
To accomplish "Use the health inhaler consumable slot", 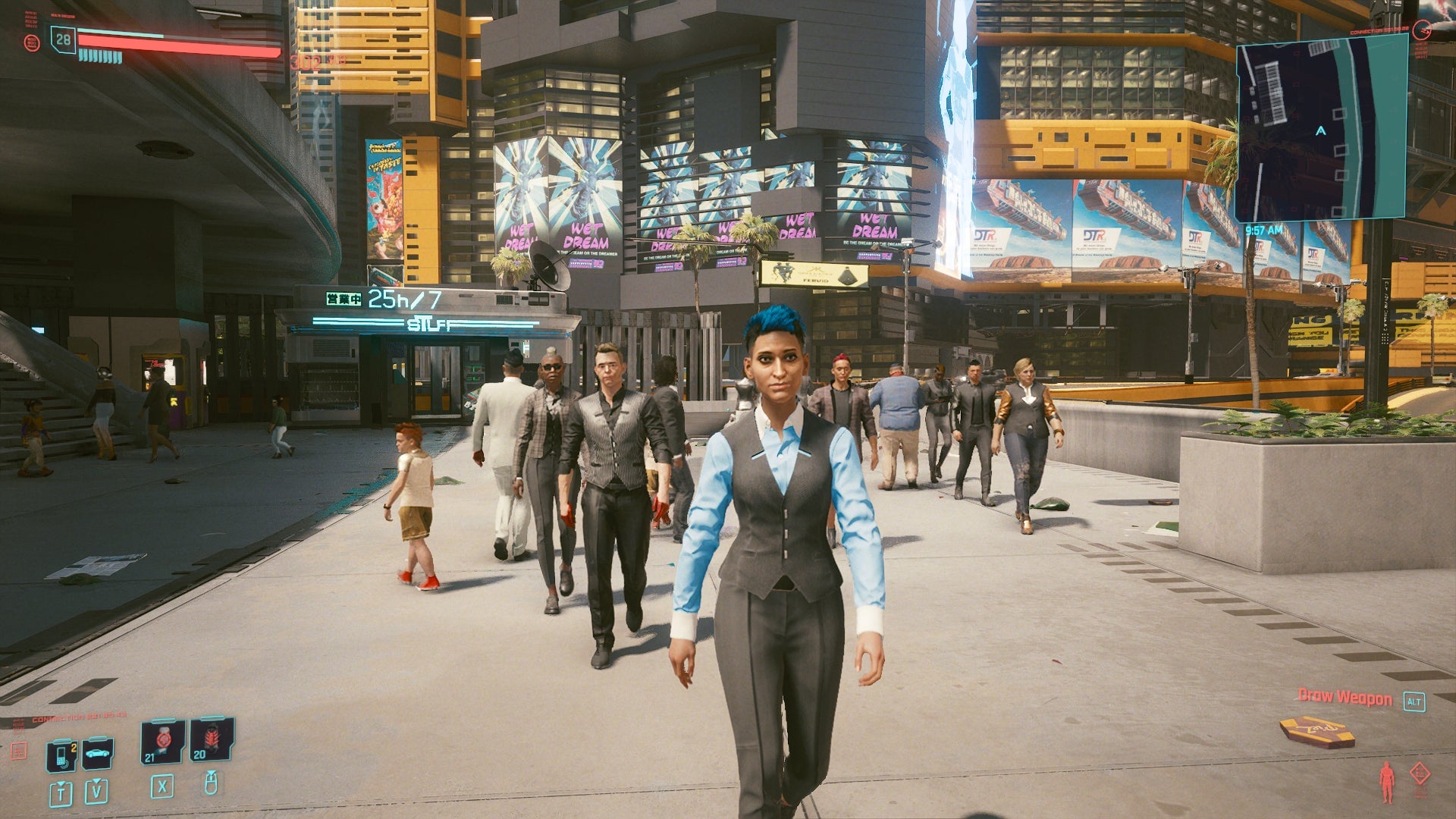I will (x=162, y=741).
